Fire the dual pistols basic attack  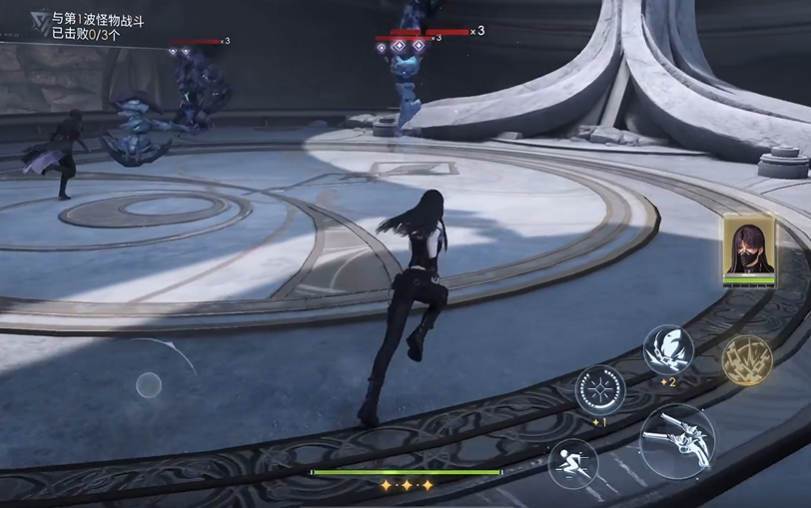tap(677, 441)
